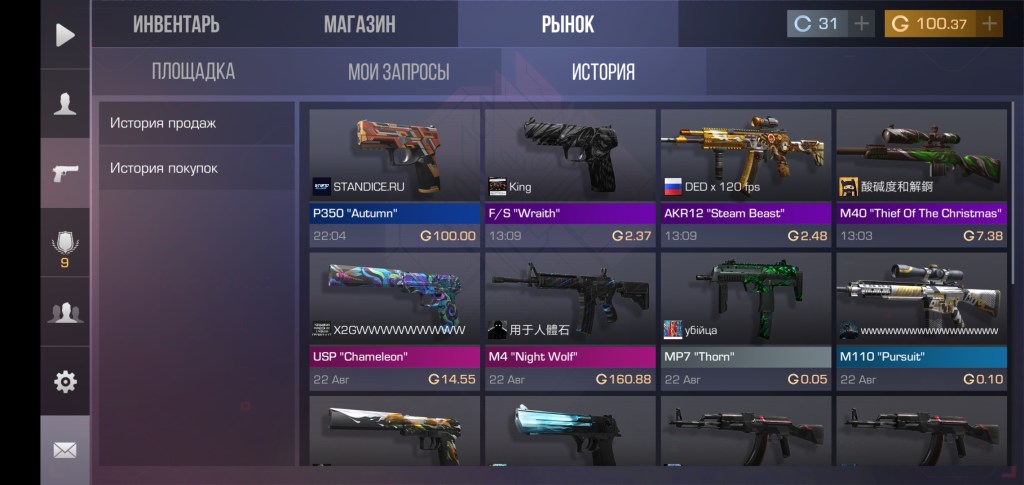
Task: Open the Мои запросы sub-tab
Action: (x=398, y=72)
